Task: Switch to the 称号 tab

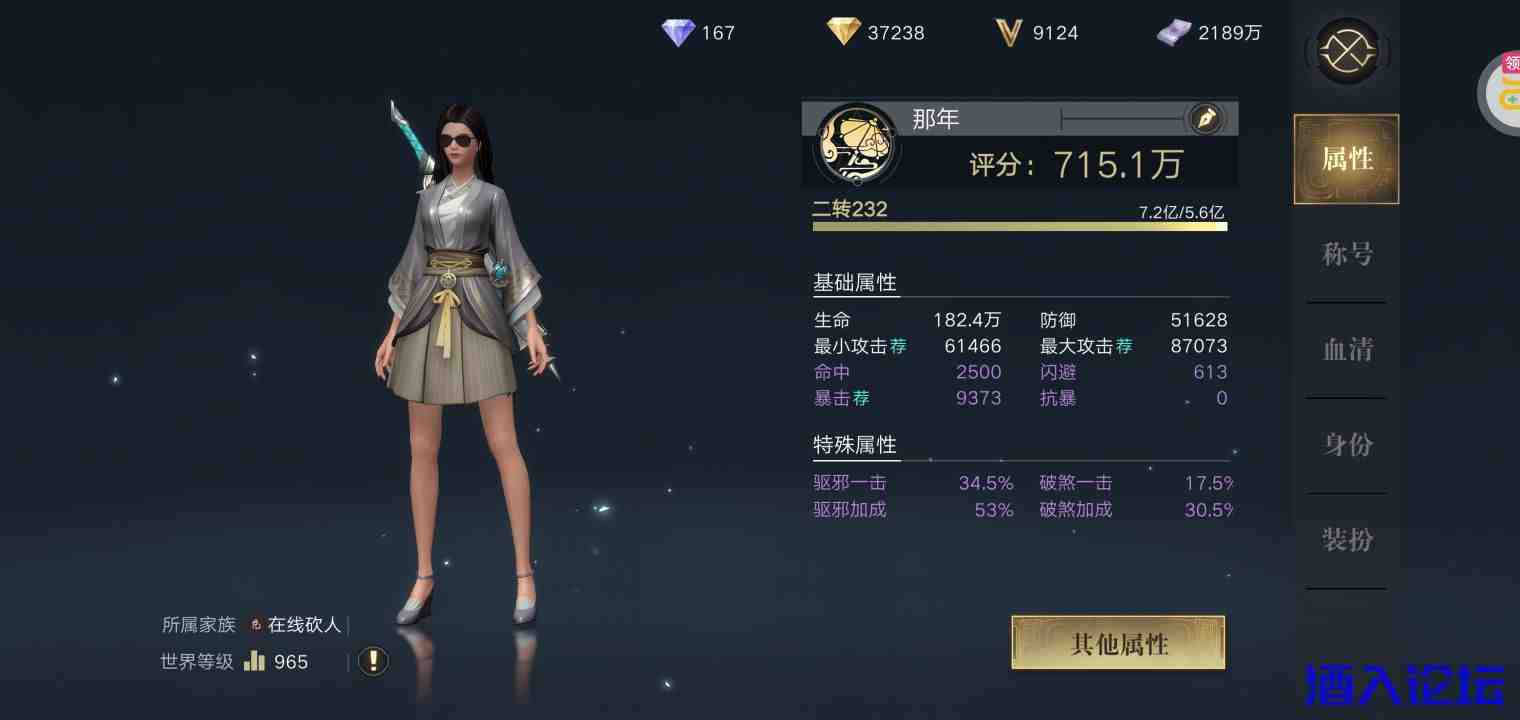Action: 1347,254
